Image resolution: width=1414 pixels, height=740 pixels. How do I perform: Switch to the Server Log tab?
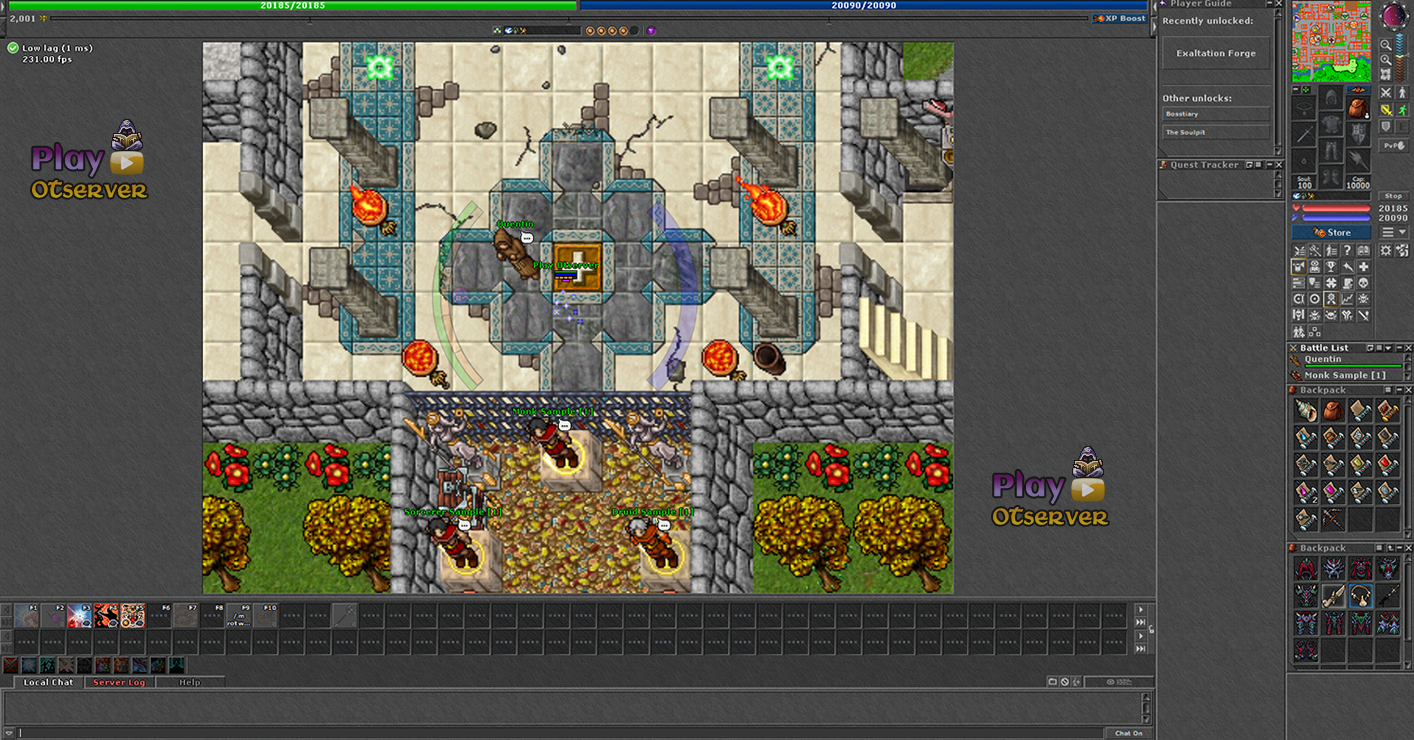pyautogui.click(x=119, y=682)
